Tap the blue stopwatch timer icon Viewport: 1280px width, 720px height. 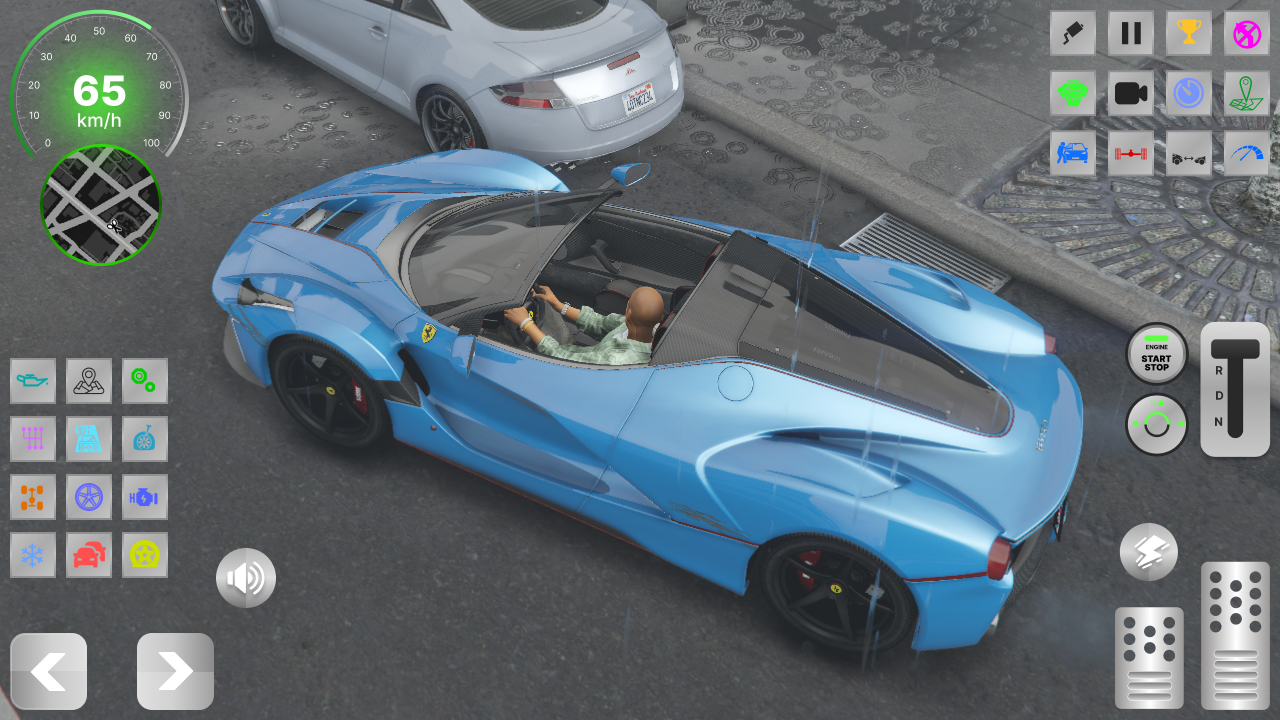pyautogui.click(x=1187, y=93)
